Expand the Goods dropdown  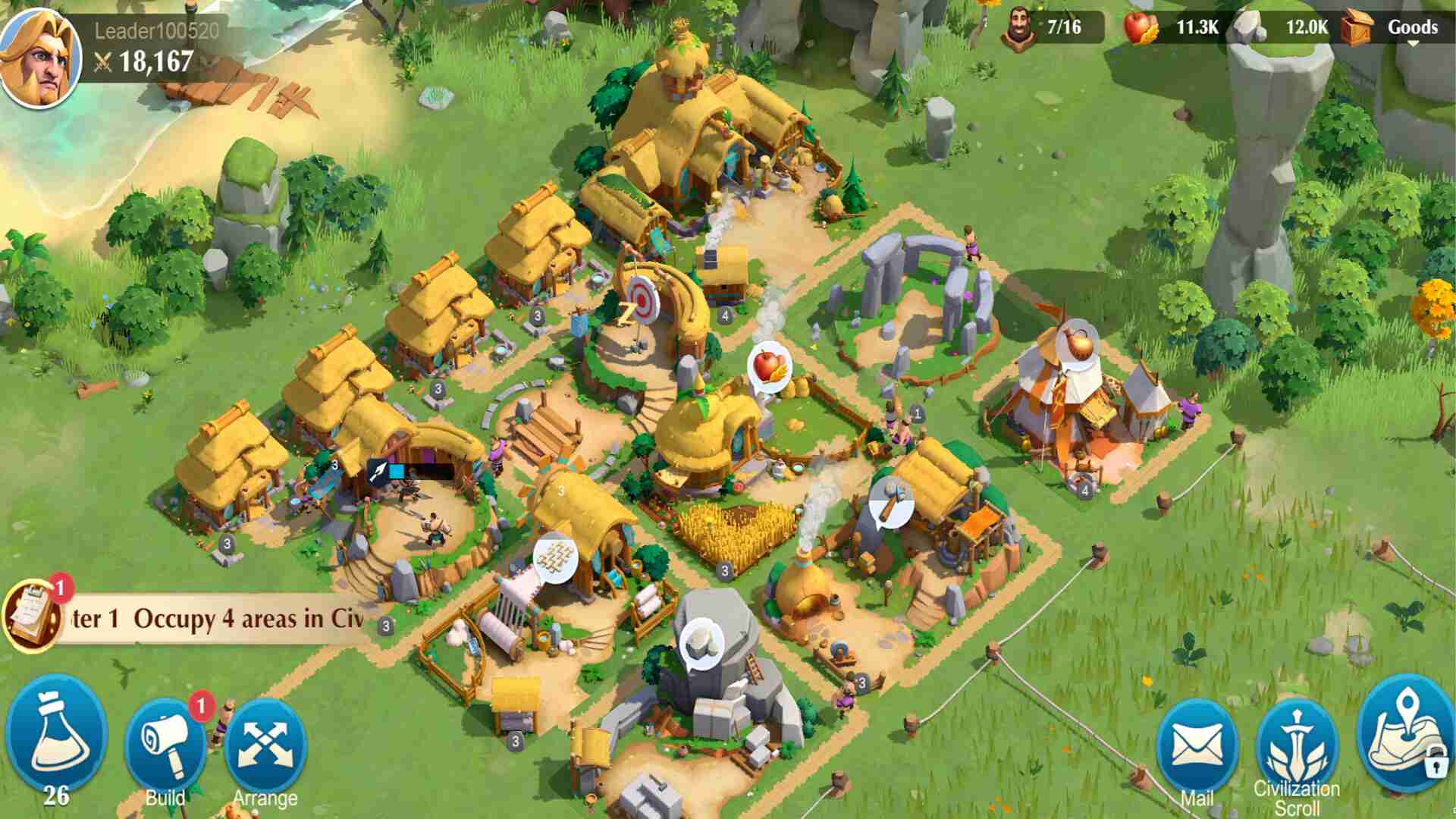pos(1411,29)
